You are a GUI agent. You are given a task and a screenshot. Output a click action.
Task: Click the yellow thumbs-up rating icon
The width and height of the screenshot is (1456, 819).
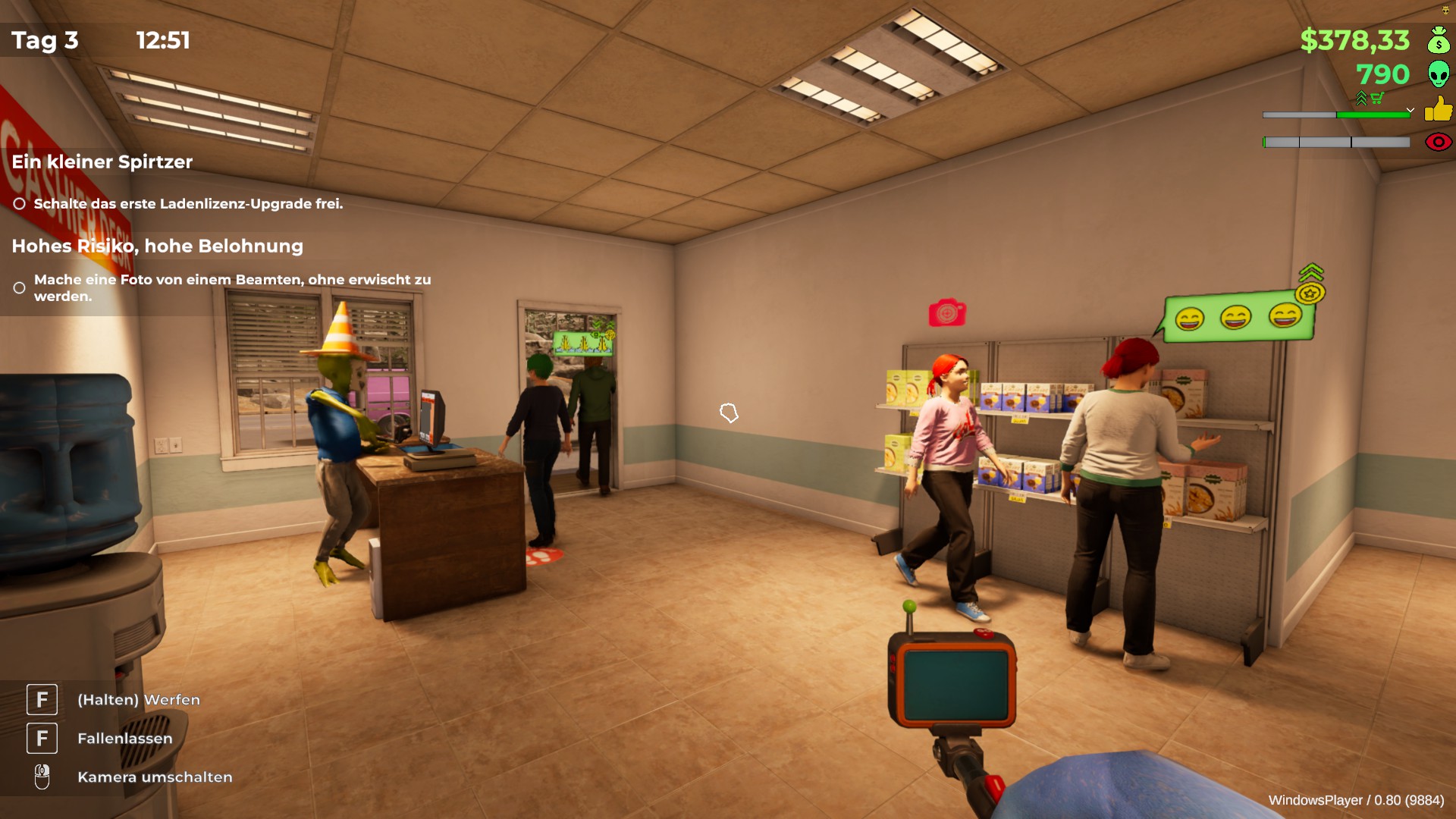coord(1438,109)
